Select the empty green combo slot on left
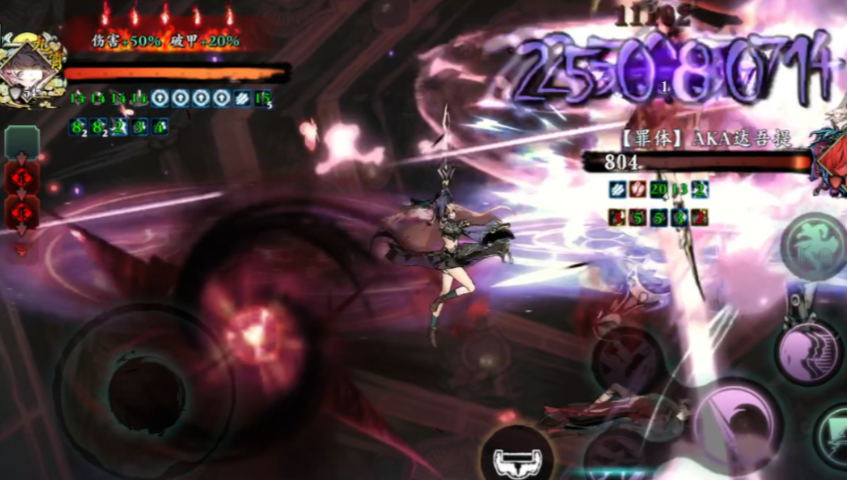 [x=22, y=142]
